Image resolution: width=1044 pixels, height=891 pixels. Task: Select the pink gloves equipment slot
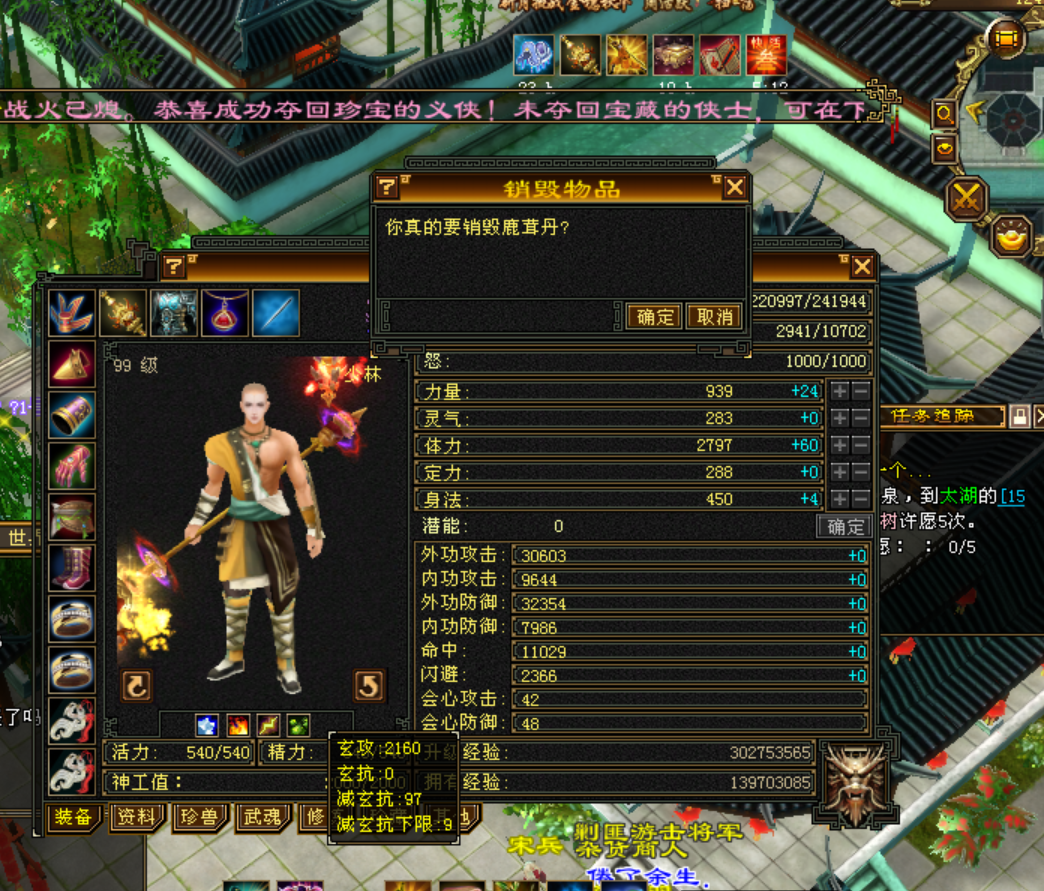click(73, 466)
